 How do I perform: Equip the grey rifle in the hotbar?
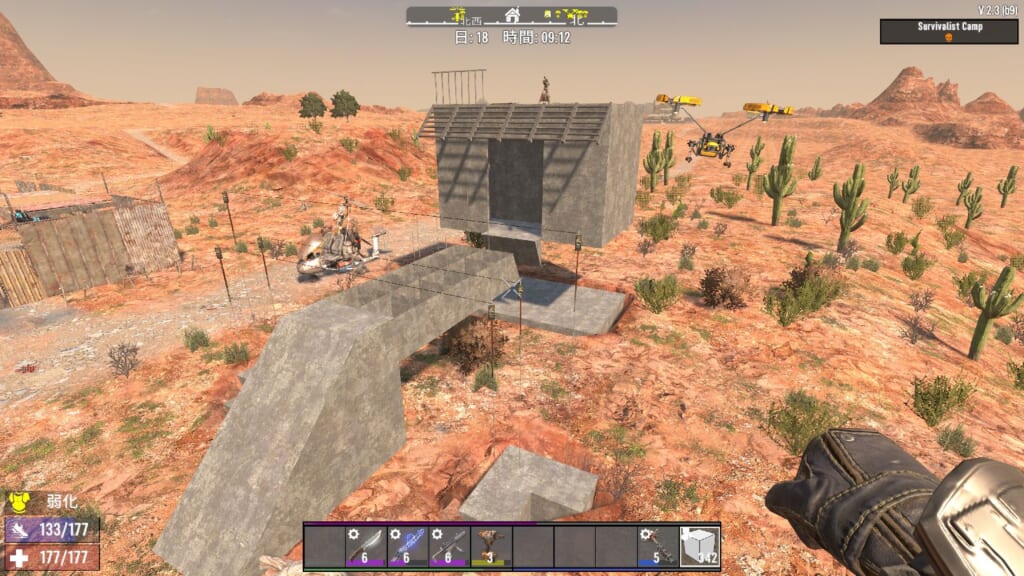tap(449, 547)
